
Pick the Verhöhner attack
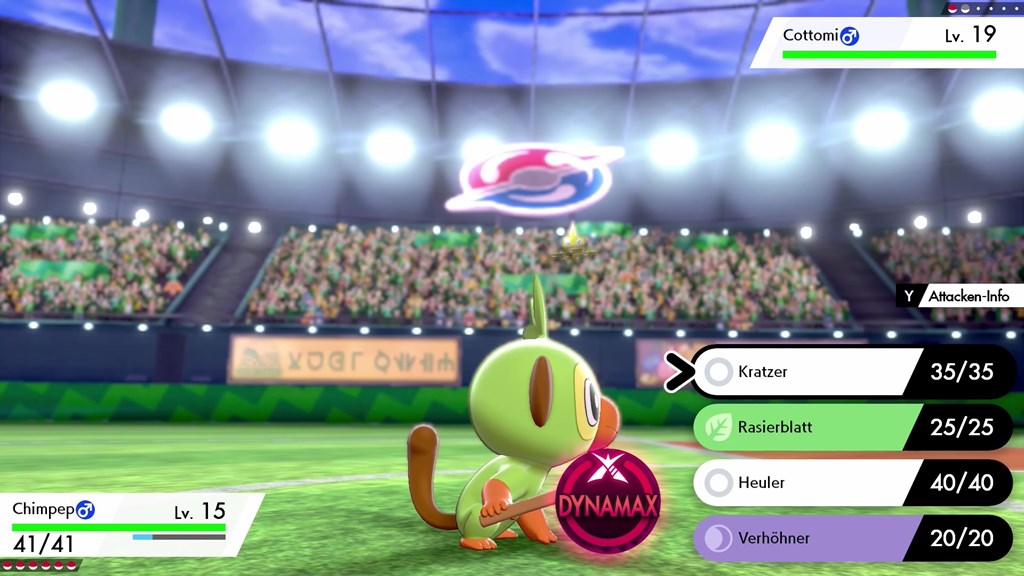800,538
